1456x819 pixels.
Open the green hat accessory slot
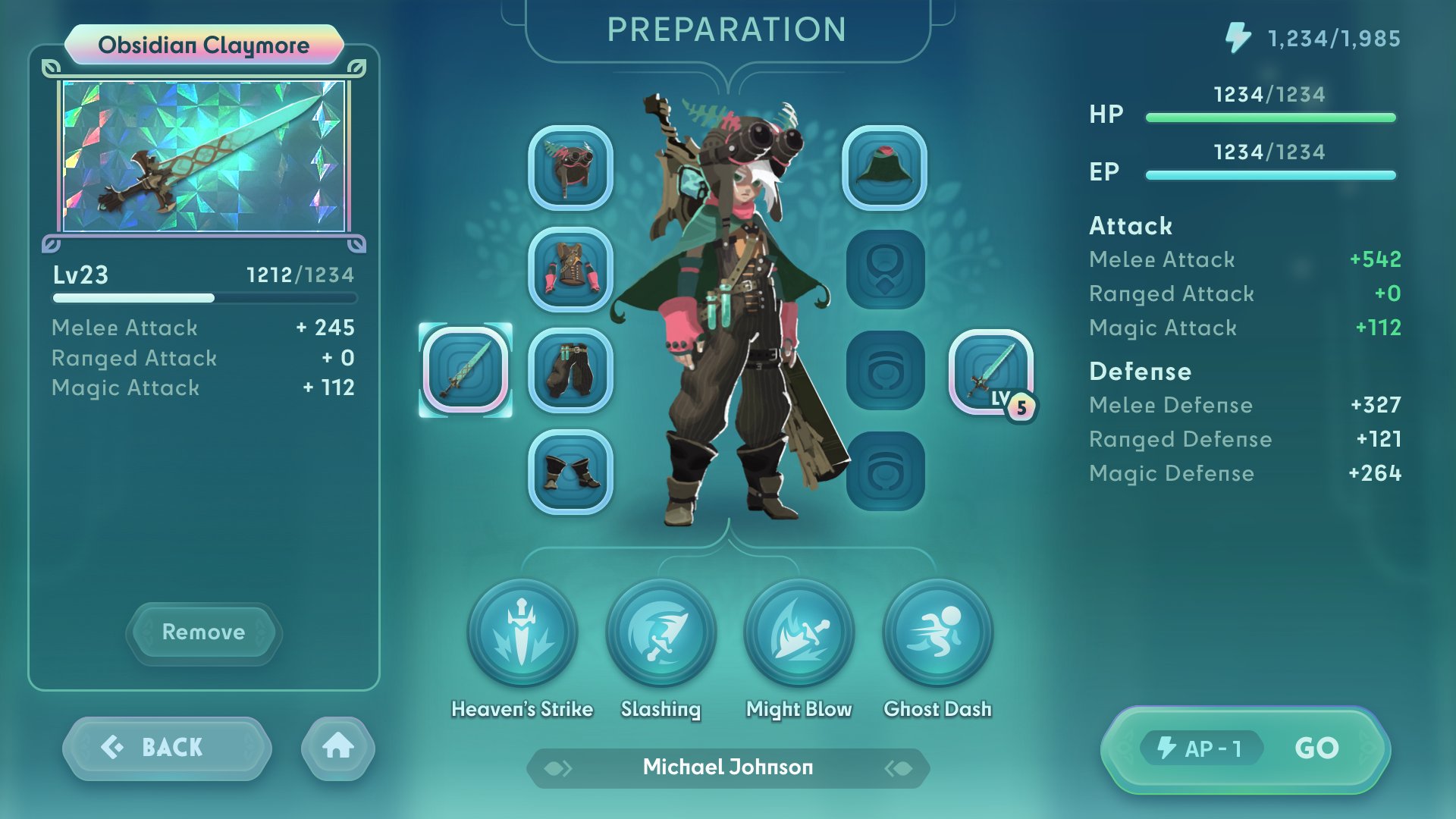[886, 168]
